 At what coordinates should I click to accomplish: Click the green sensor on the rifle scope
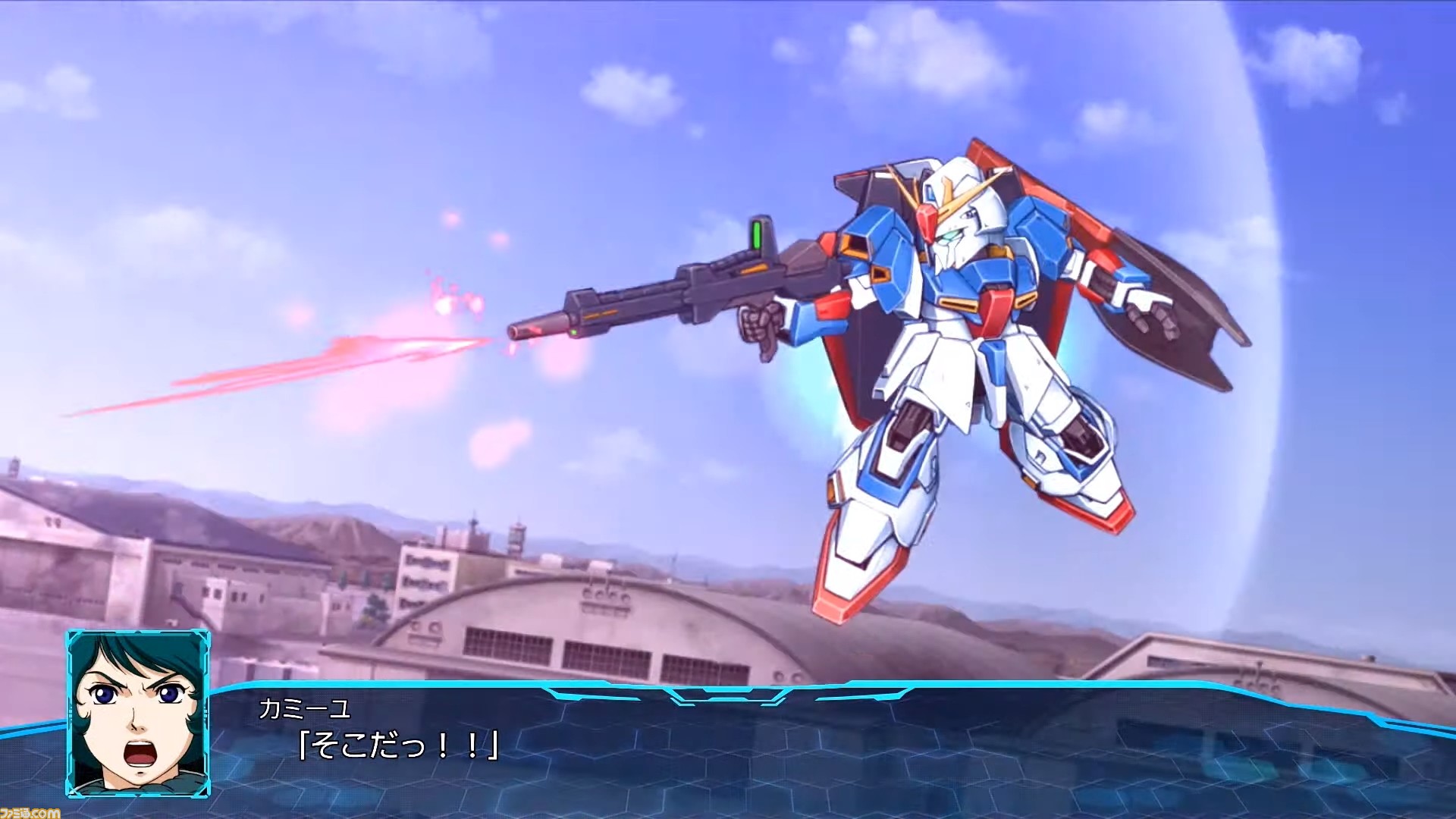point(756,235)
